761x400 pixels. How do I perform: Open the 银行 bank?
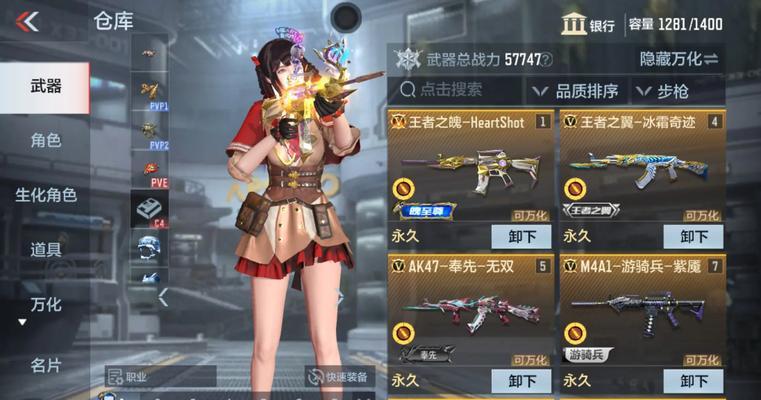(588, 25)
